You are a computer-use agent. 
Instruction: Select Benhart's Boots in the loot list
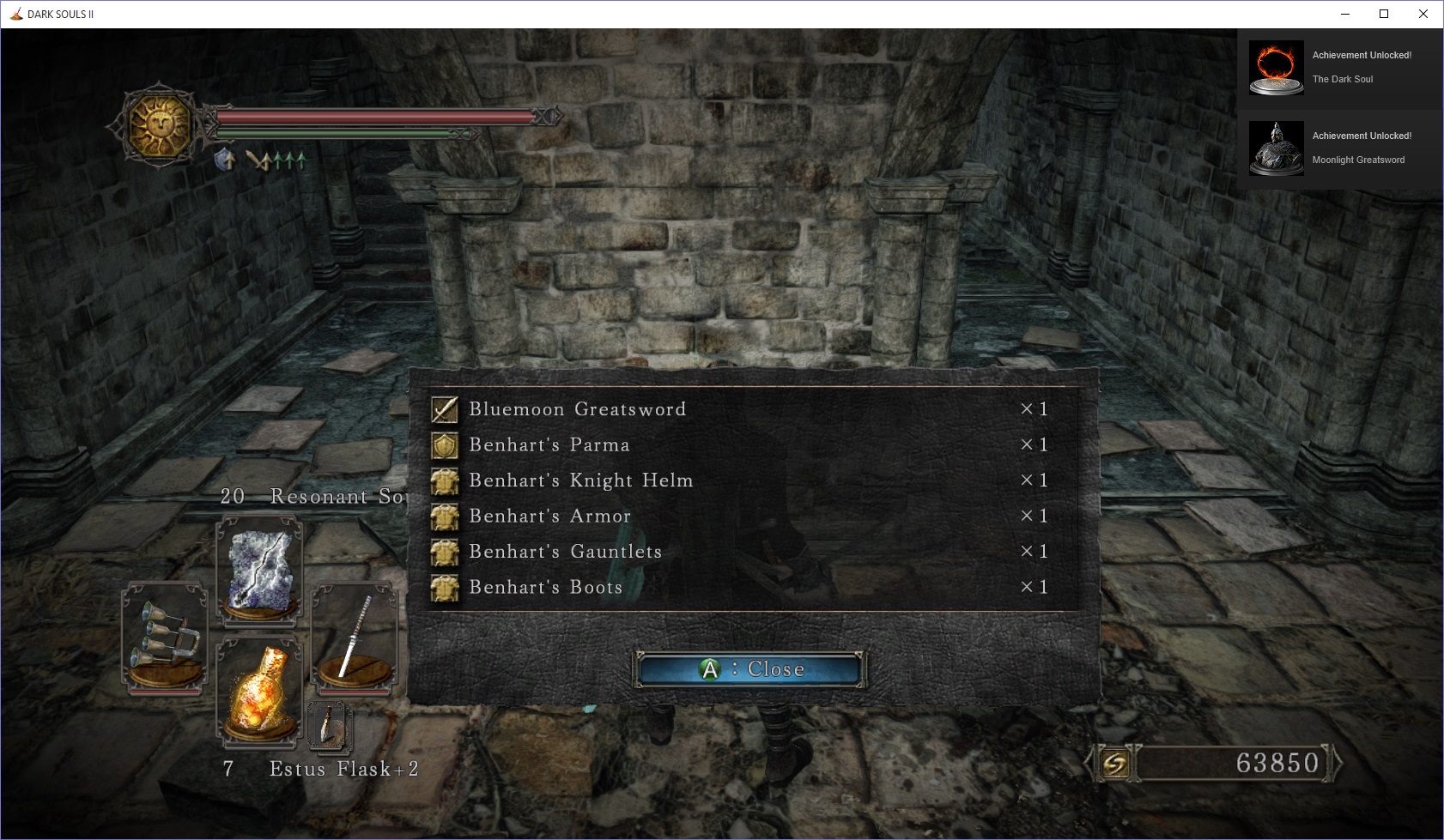click(x=545, y=588)
